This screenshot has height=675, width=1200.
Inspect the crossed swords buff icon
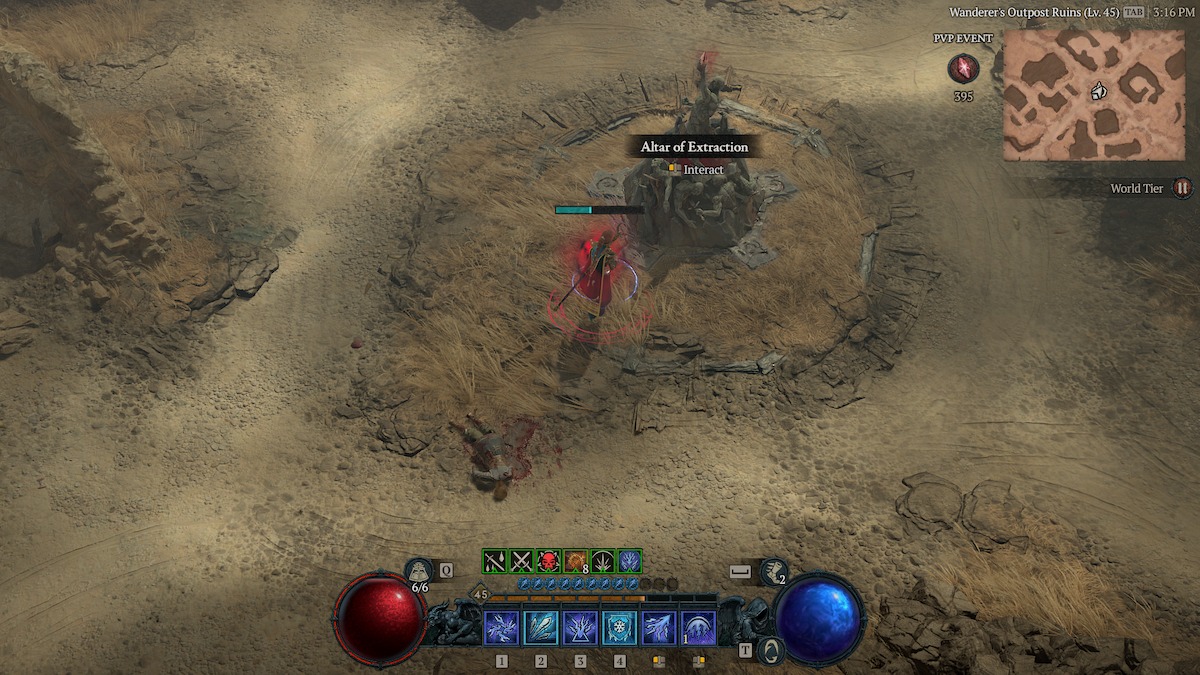click(x=522, y=561)
